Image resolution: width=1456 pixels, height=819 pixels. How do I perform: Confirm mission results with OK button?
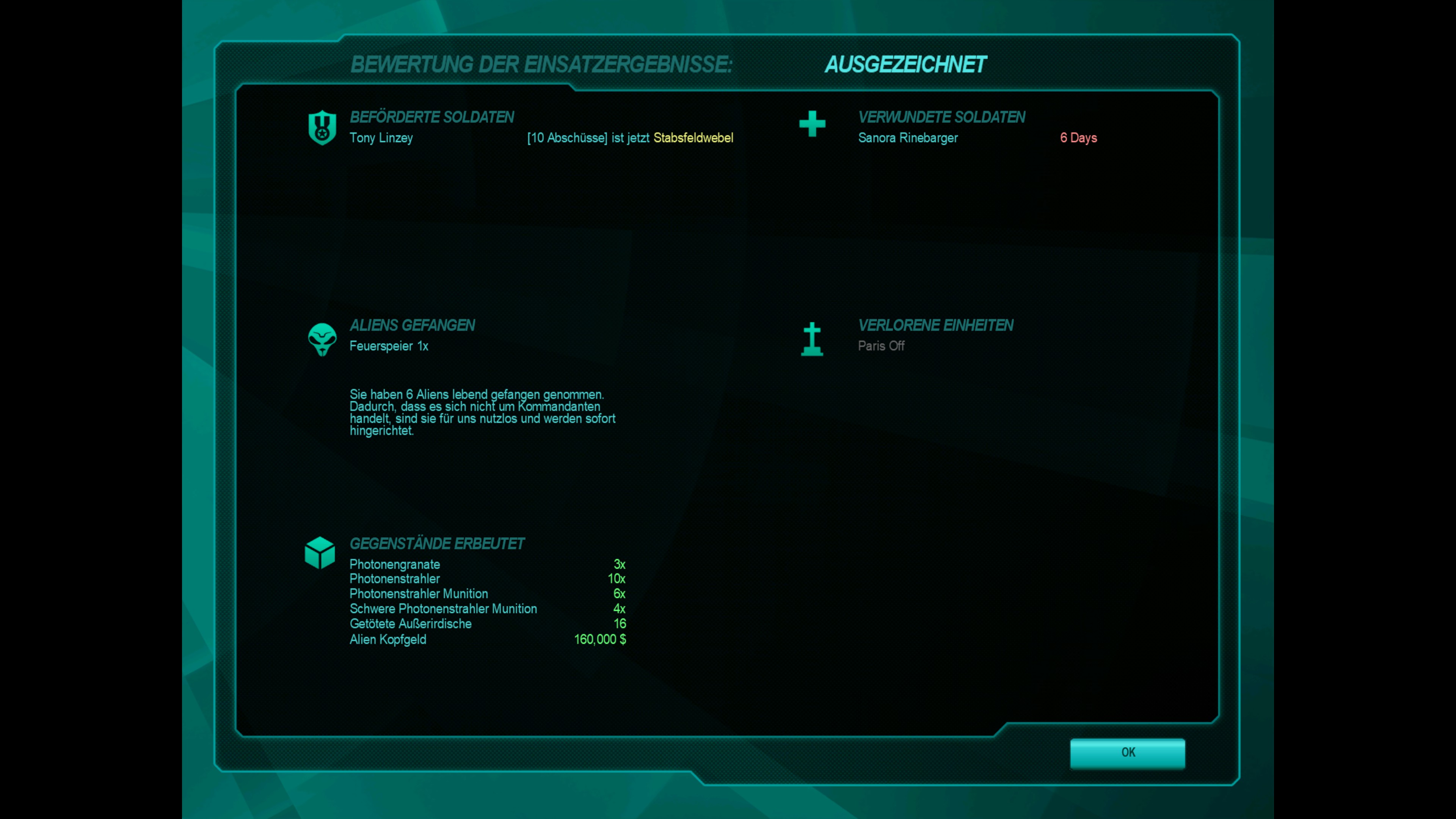(1127, 753)
